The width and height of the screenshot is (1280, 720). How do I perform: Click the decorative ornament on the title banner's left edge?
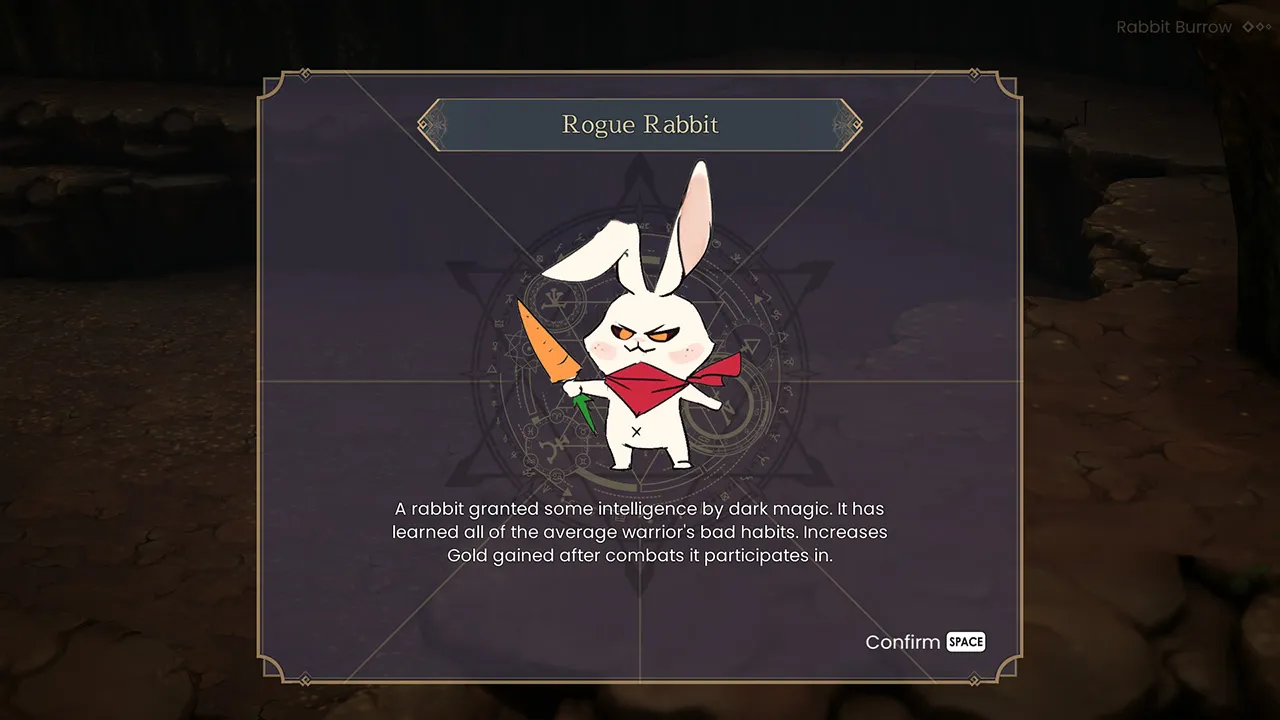(434, 125)
